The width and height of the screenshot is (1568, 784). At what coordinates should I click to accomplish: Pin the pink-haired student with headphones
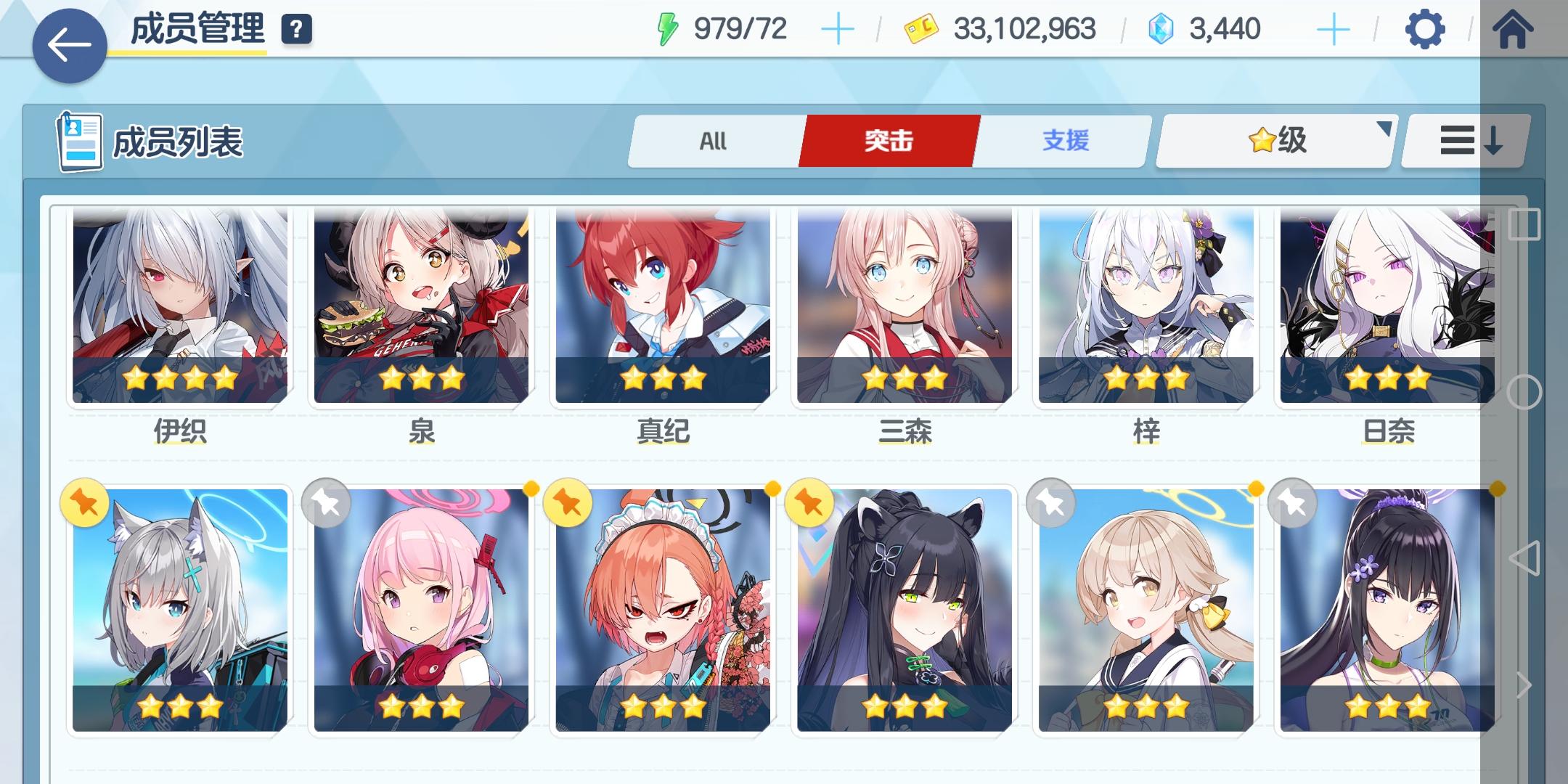click(x=327, y=503)
